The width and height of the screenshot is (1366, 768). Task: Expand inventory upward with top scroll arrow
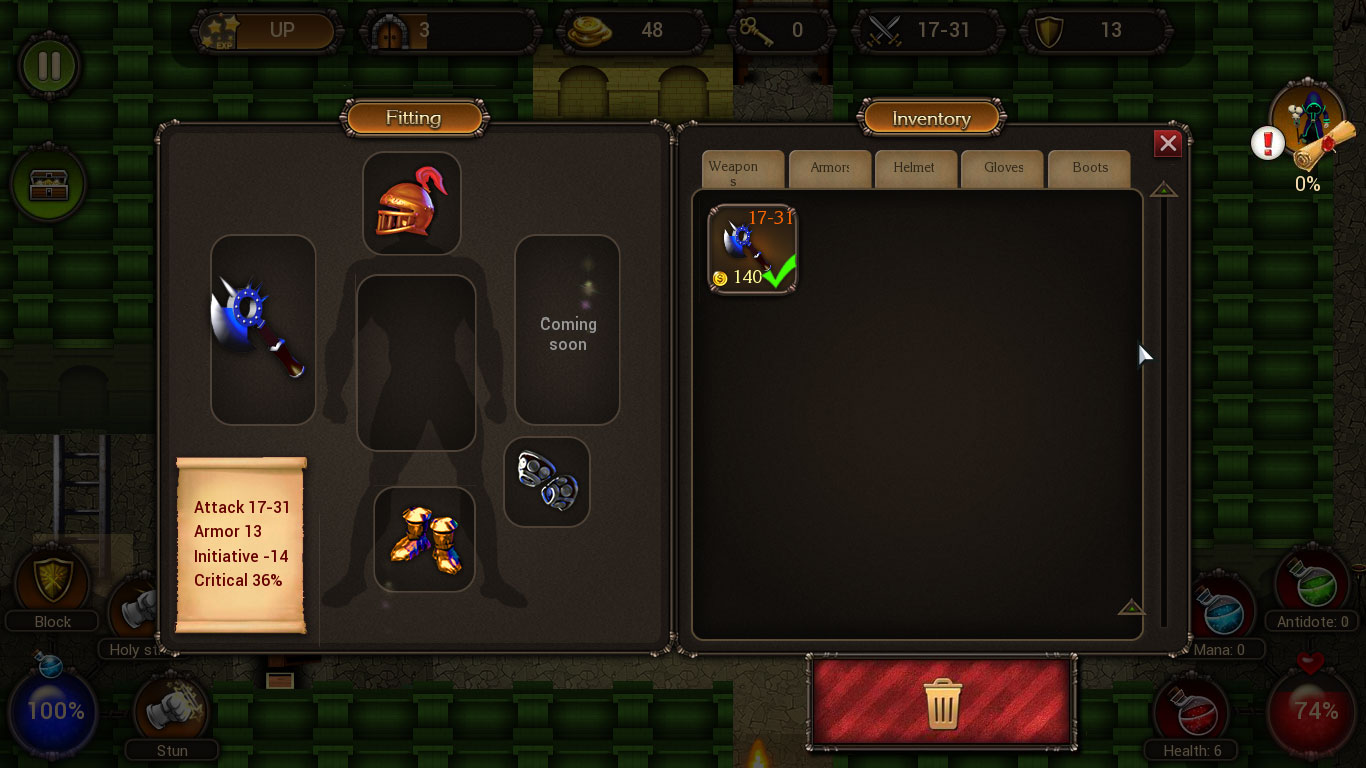[x=1162, y=188]
